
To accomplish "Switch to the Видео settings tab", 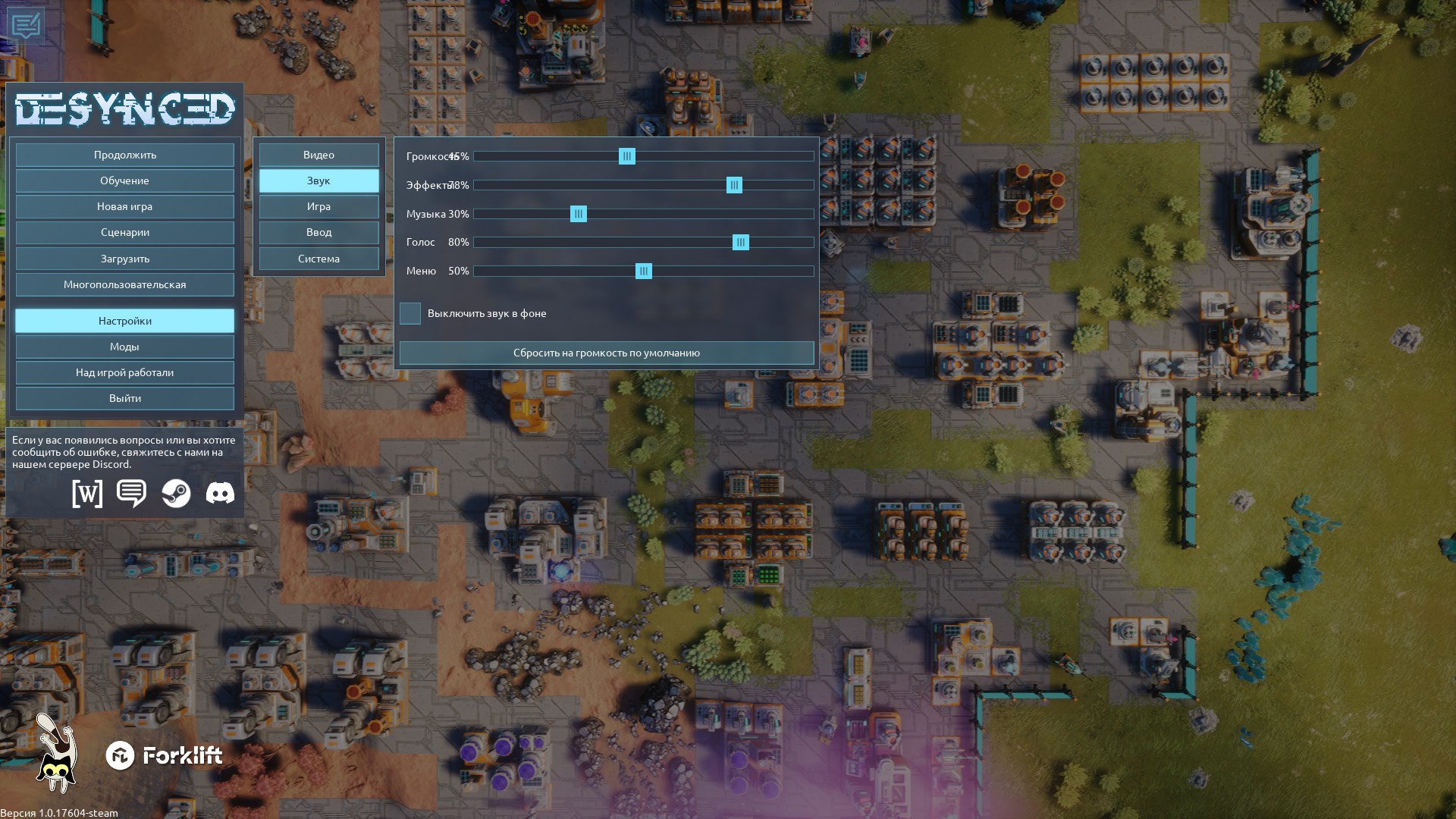I will point(318,155).
